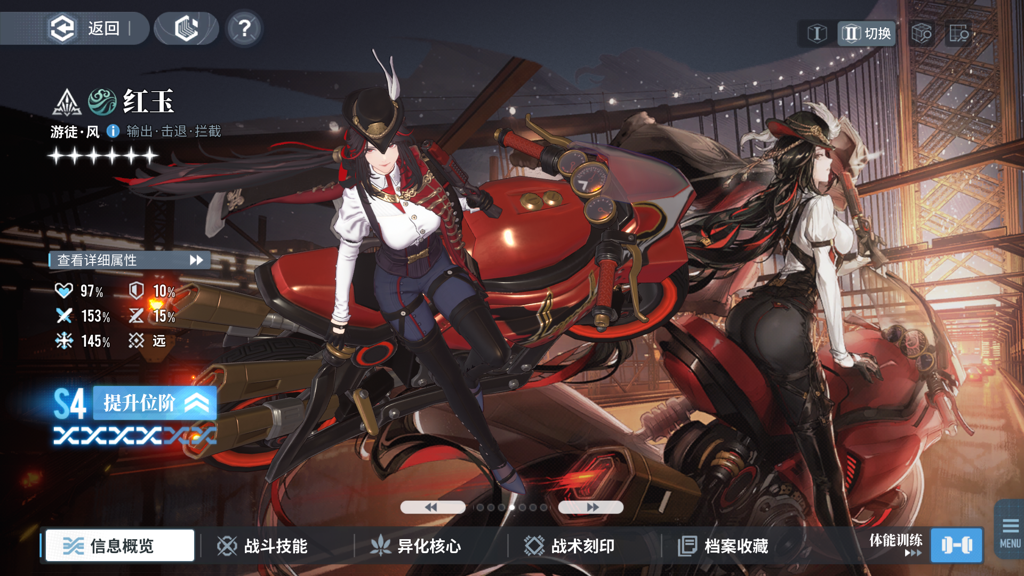Go to the next character with forward arrows
The height and width of the screenshot is (576, 1024).
pos(591,508)
